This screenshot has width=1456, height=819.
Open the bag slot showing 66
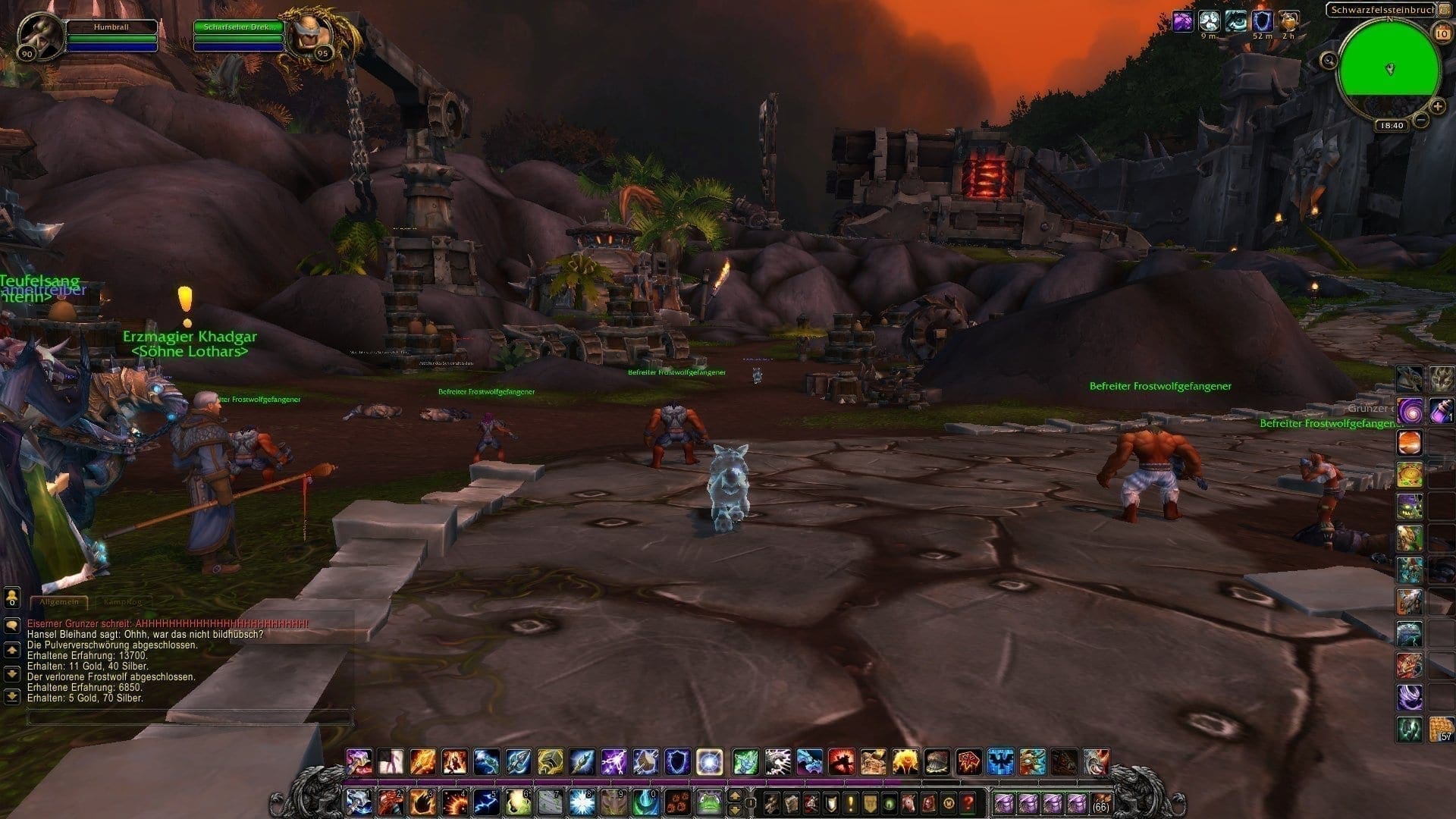(x=1100, y=802)
